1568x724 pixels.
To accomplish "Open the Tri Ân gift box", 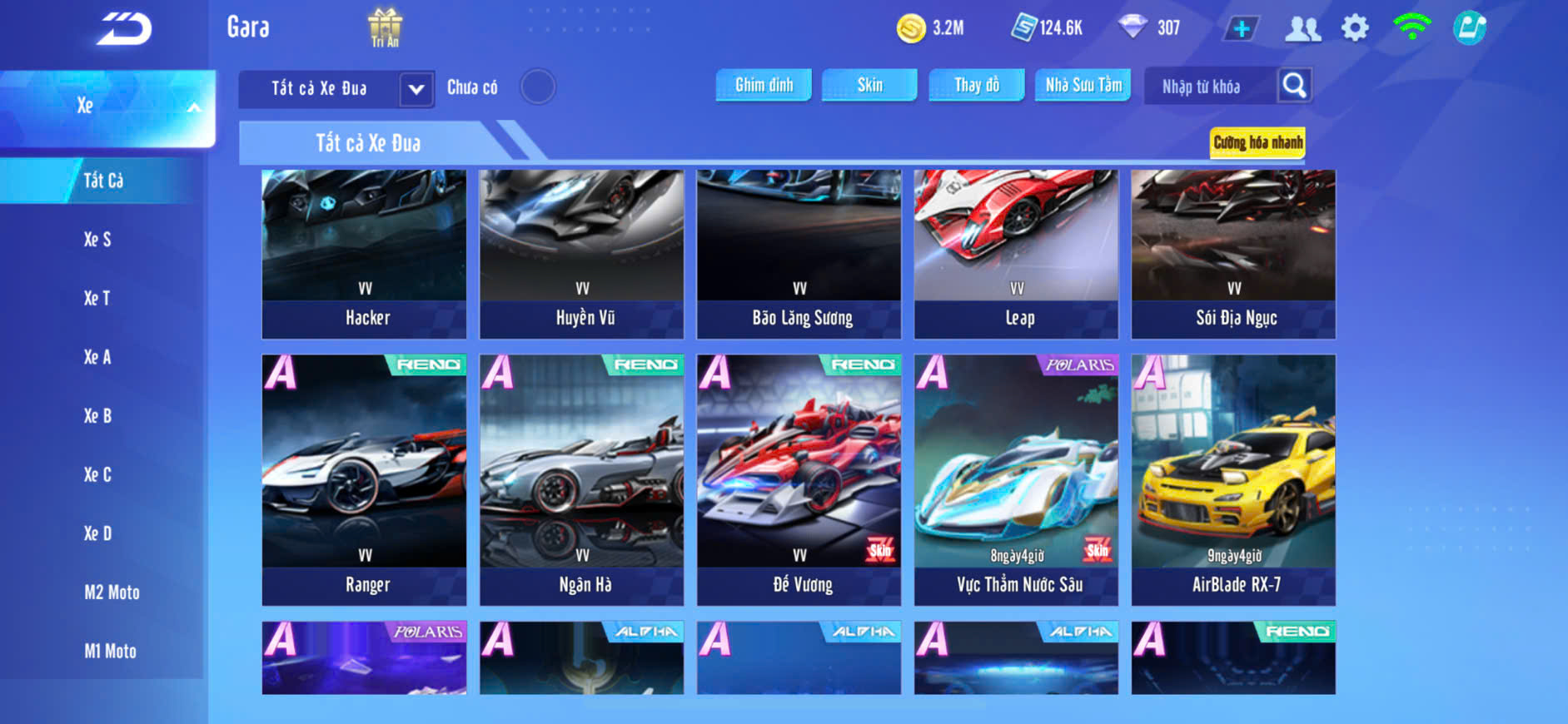I will (x=385, y=27).
